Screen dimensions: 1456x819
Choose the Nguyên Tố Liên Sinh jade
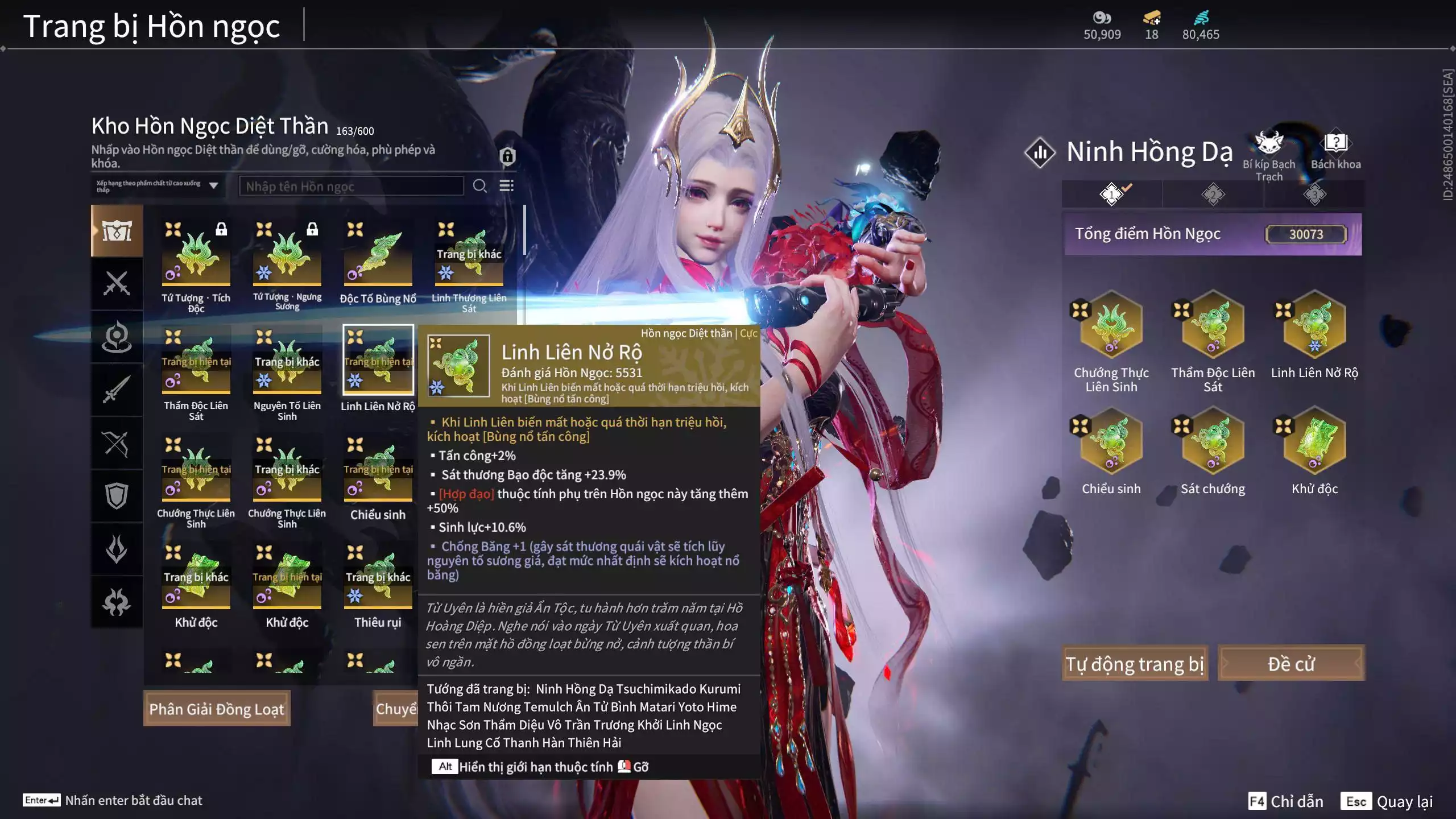click(x=287, y=363)
